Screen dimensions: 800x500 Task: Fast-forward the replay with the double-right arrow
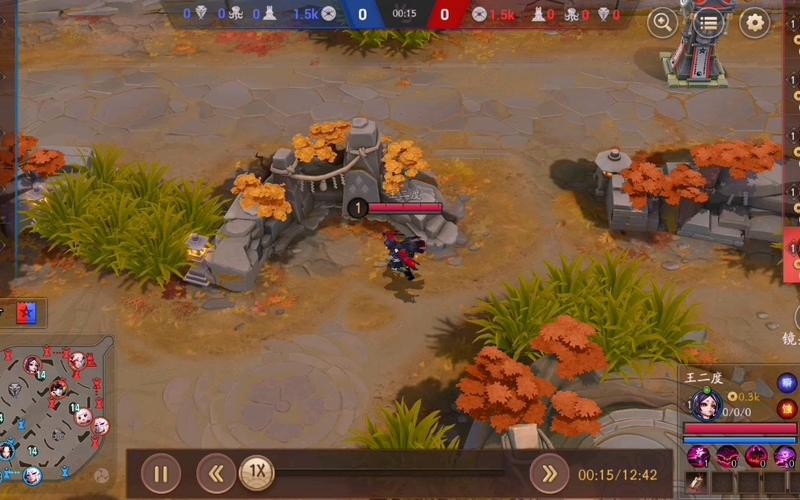pyautogui.click(x=549, y=473)
